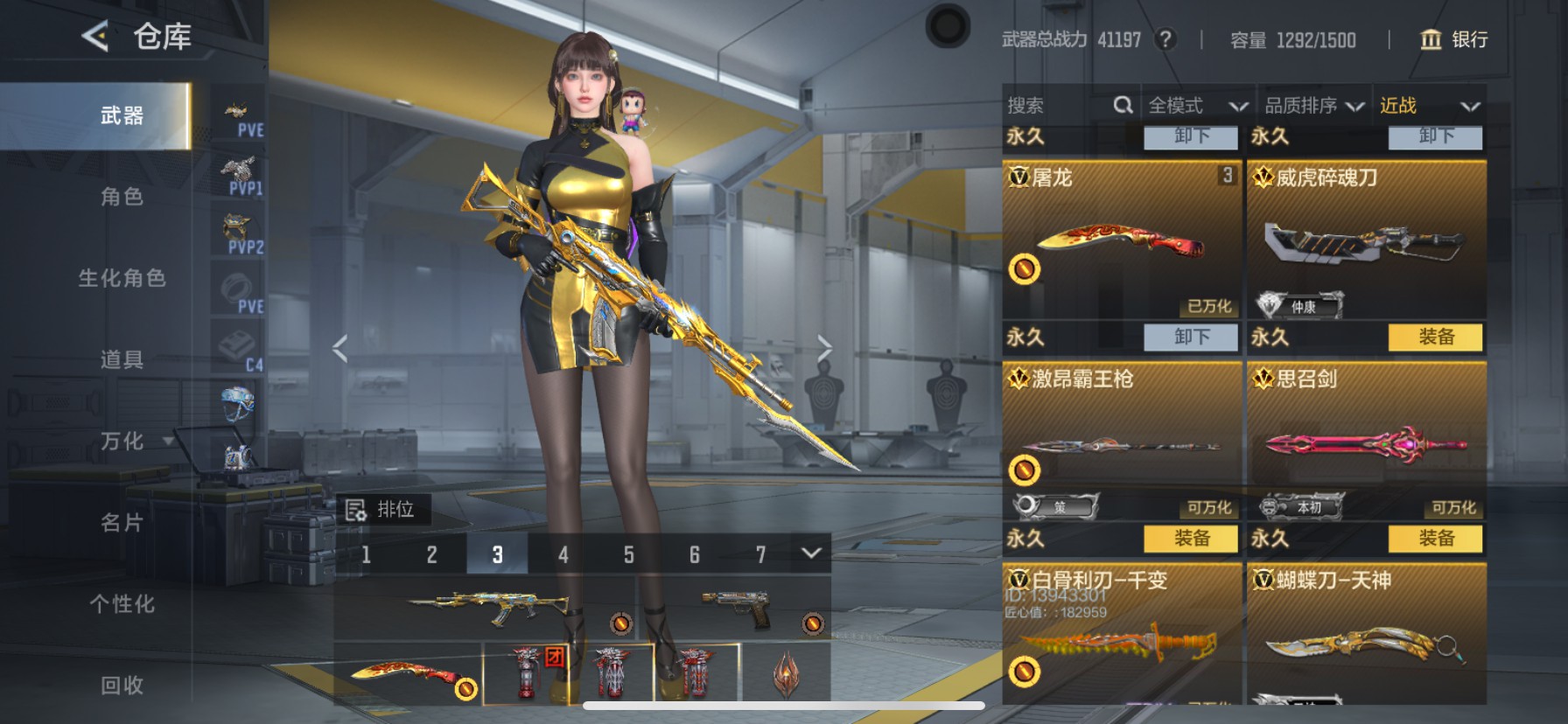
Task: Expand the 万化 category
Action: [122, 441]
